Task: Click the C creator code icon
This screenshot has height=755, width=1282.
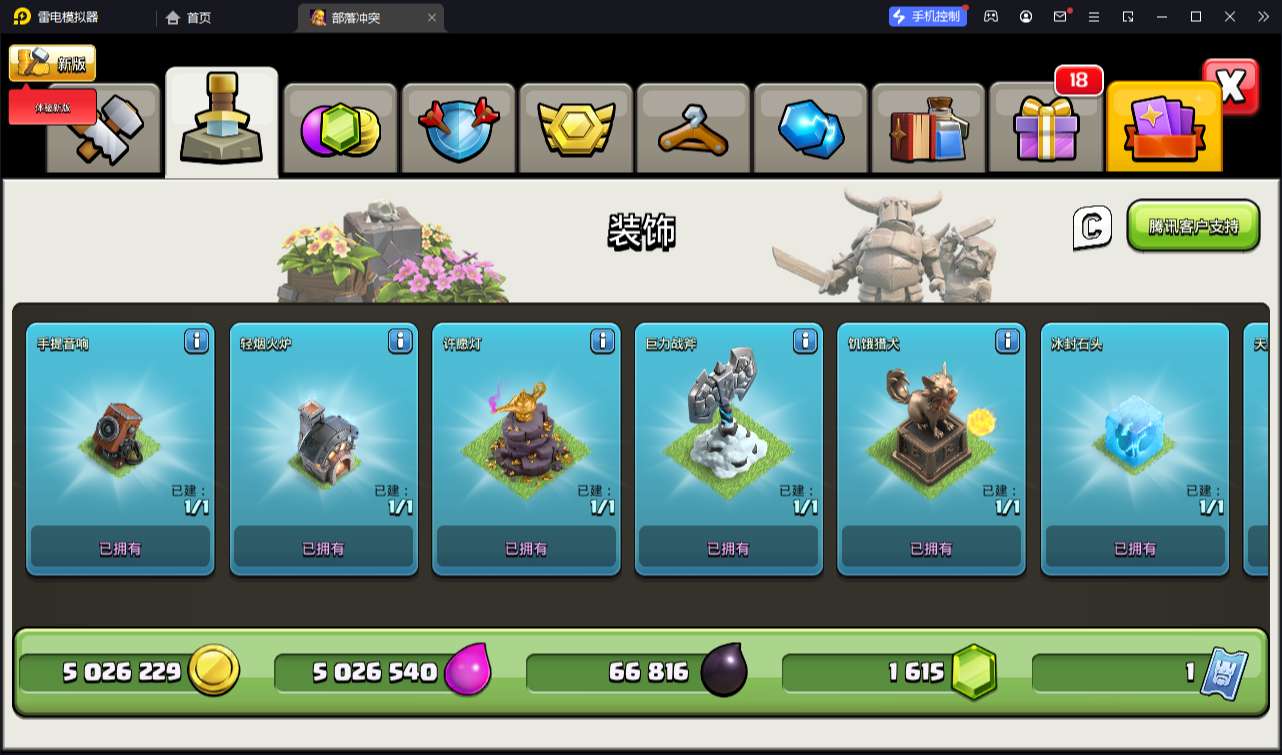Action: tap(1092, 228)
